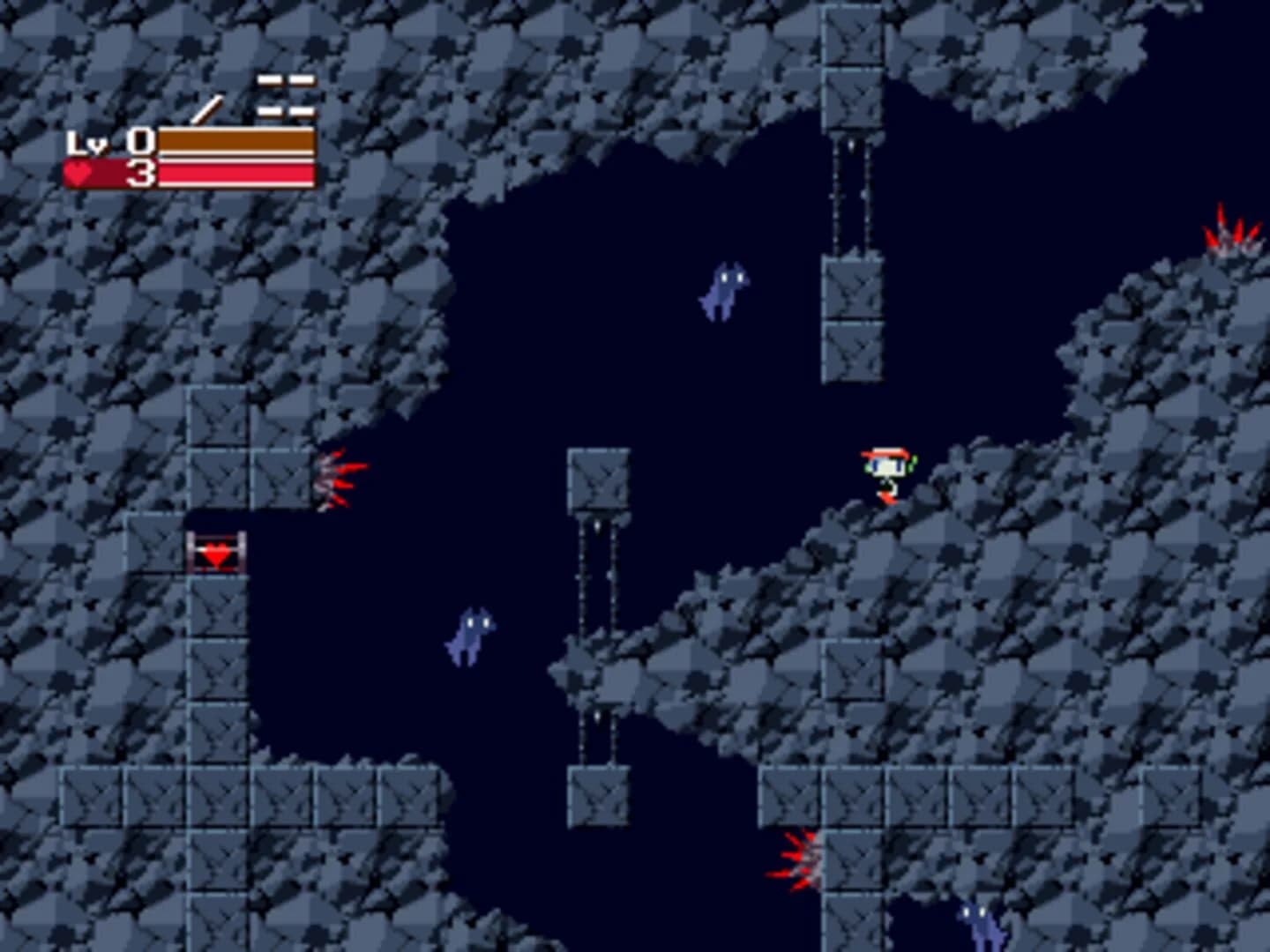
Task: Select the bat enemy near the top chain
Action: (723, 291)
